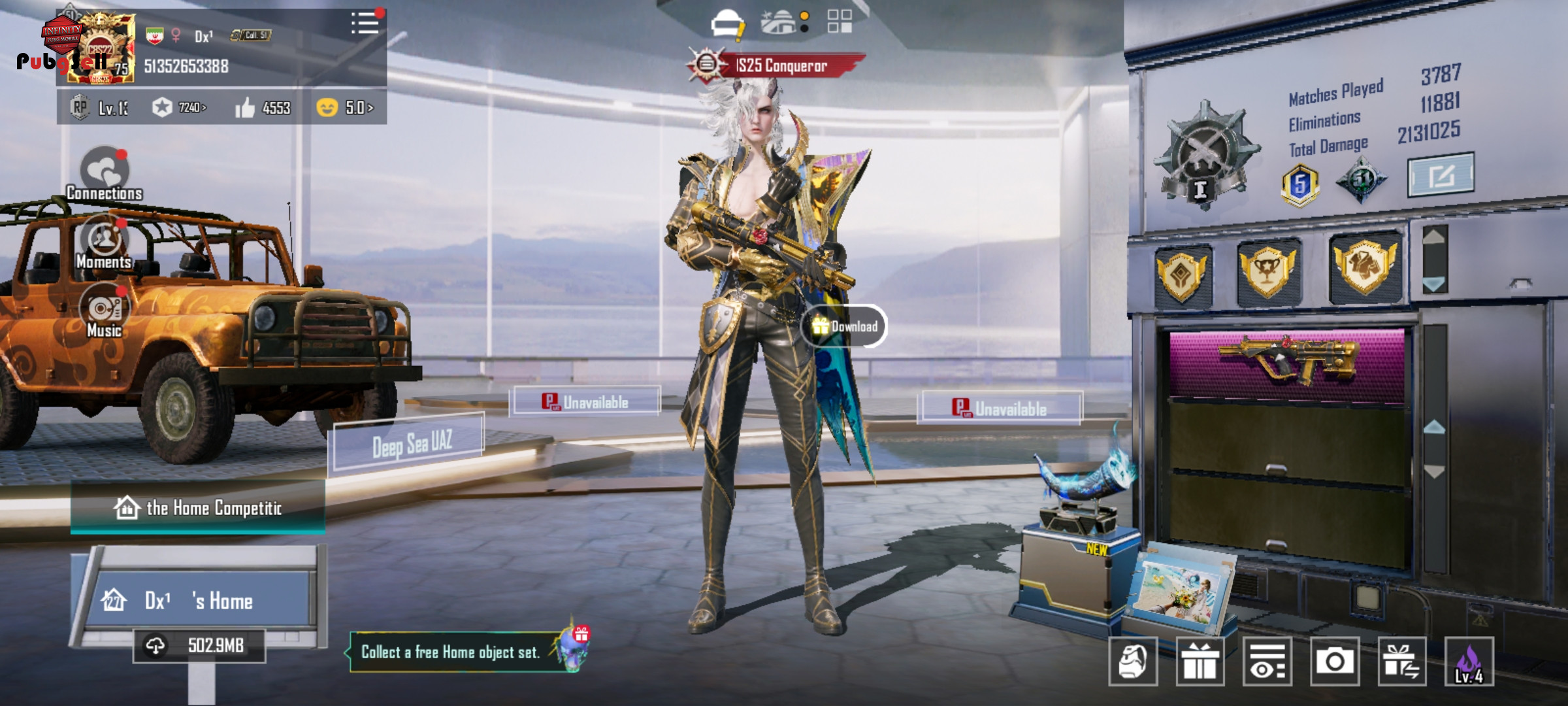View popularity 7240 details
The width and height of the screenshot is (1568, 706).
[180, 108]
